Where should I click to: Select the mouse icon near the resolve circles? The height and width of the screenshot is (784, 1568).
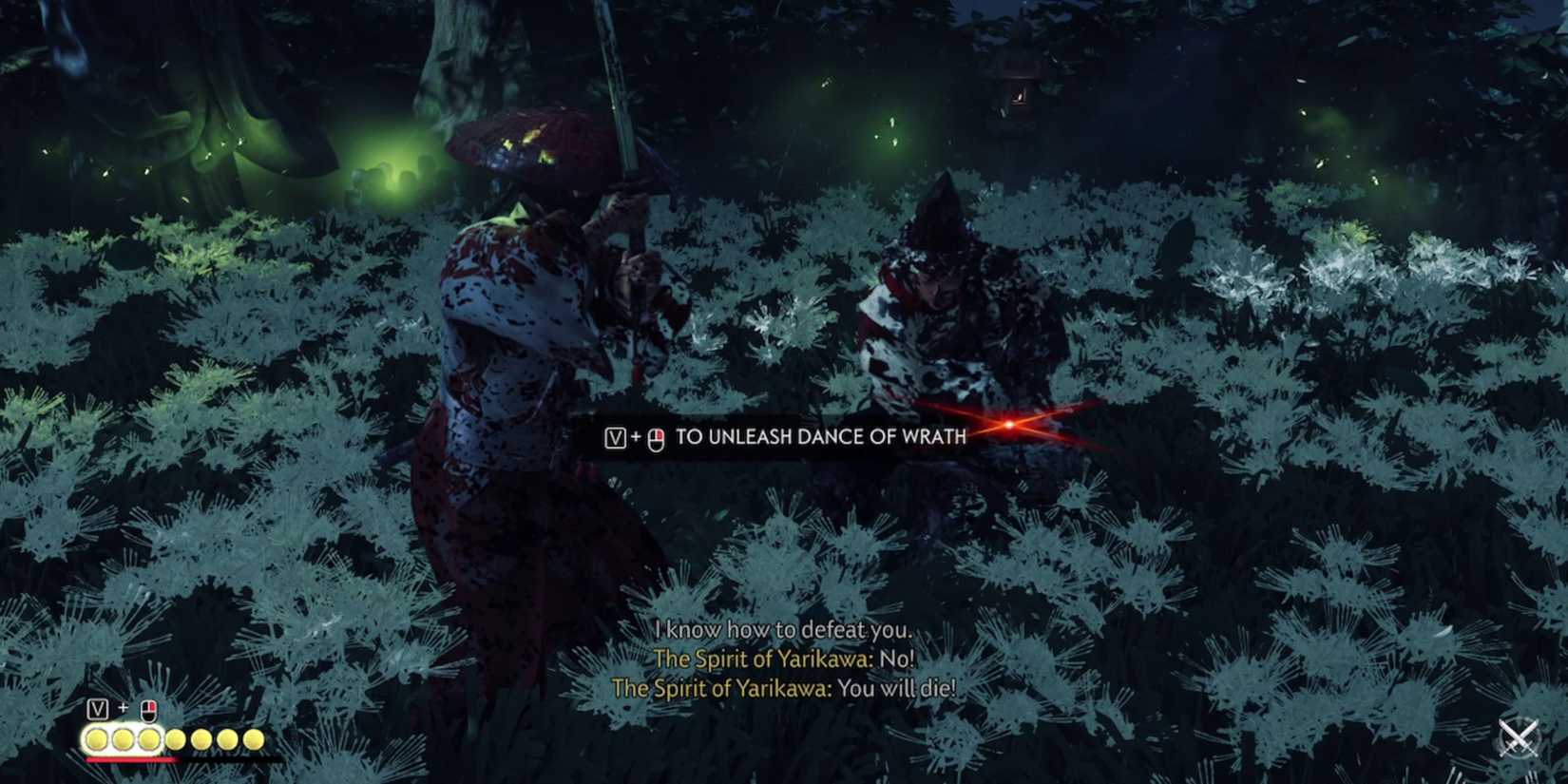point(149,712)
